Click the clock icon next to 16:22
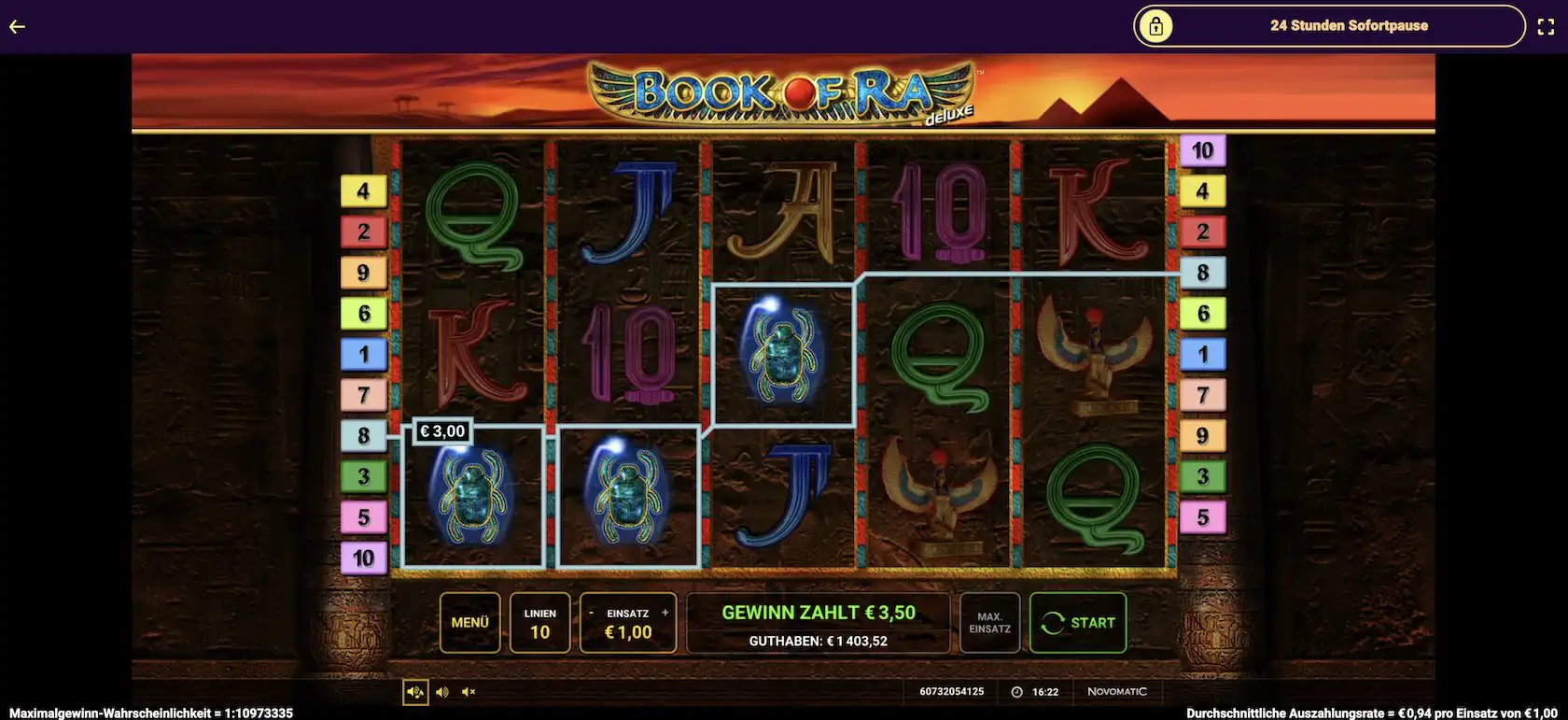 (1016, 691)
